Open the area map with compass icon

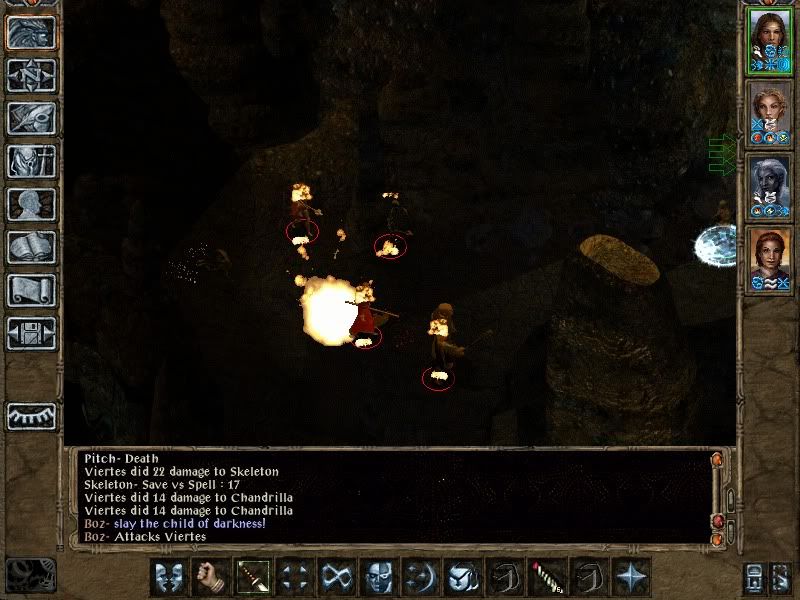tap(31, 75)
